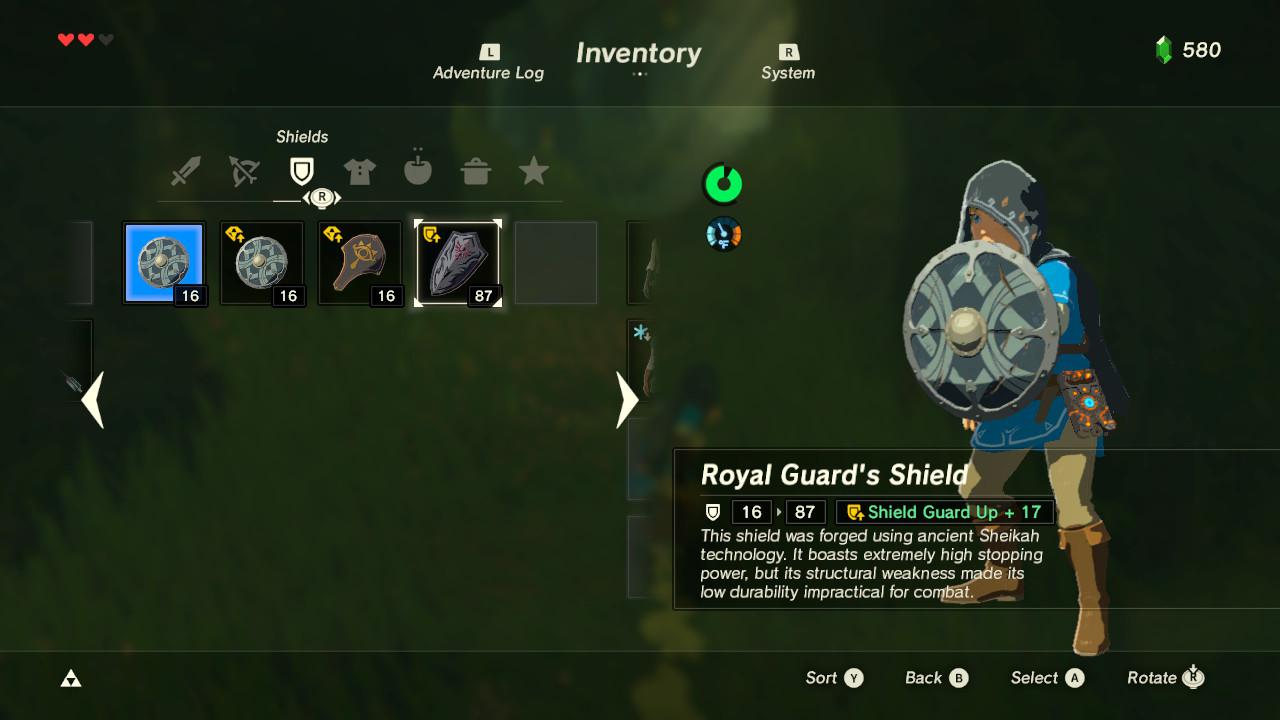Screen dimensions: 1280x720
Task: Select the key items star category icon
Action: (x=534, y=170)
